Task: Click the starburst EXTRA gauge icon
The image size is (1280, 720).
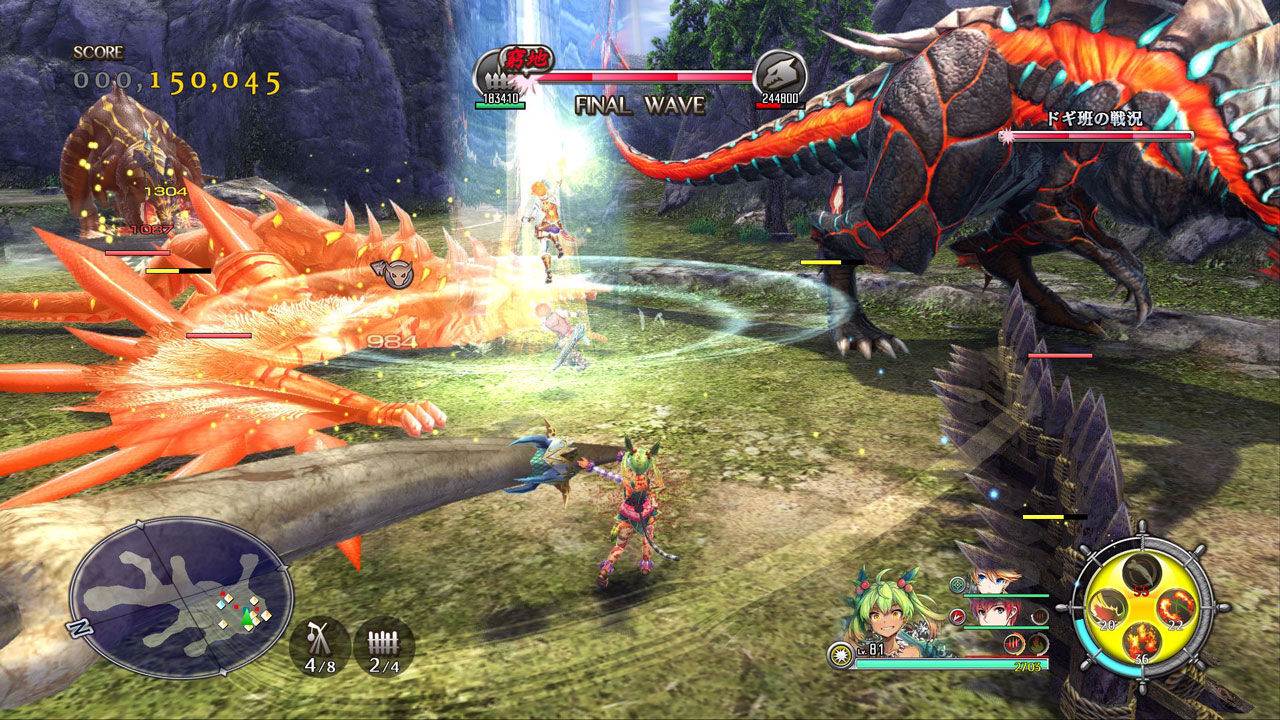Action: click(x=840, y=656)
